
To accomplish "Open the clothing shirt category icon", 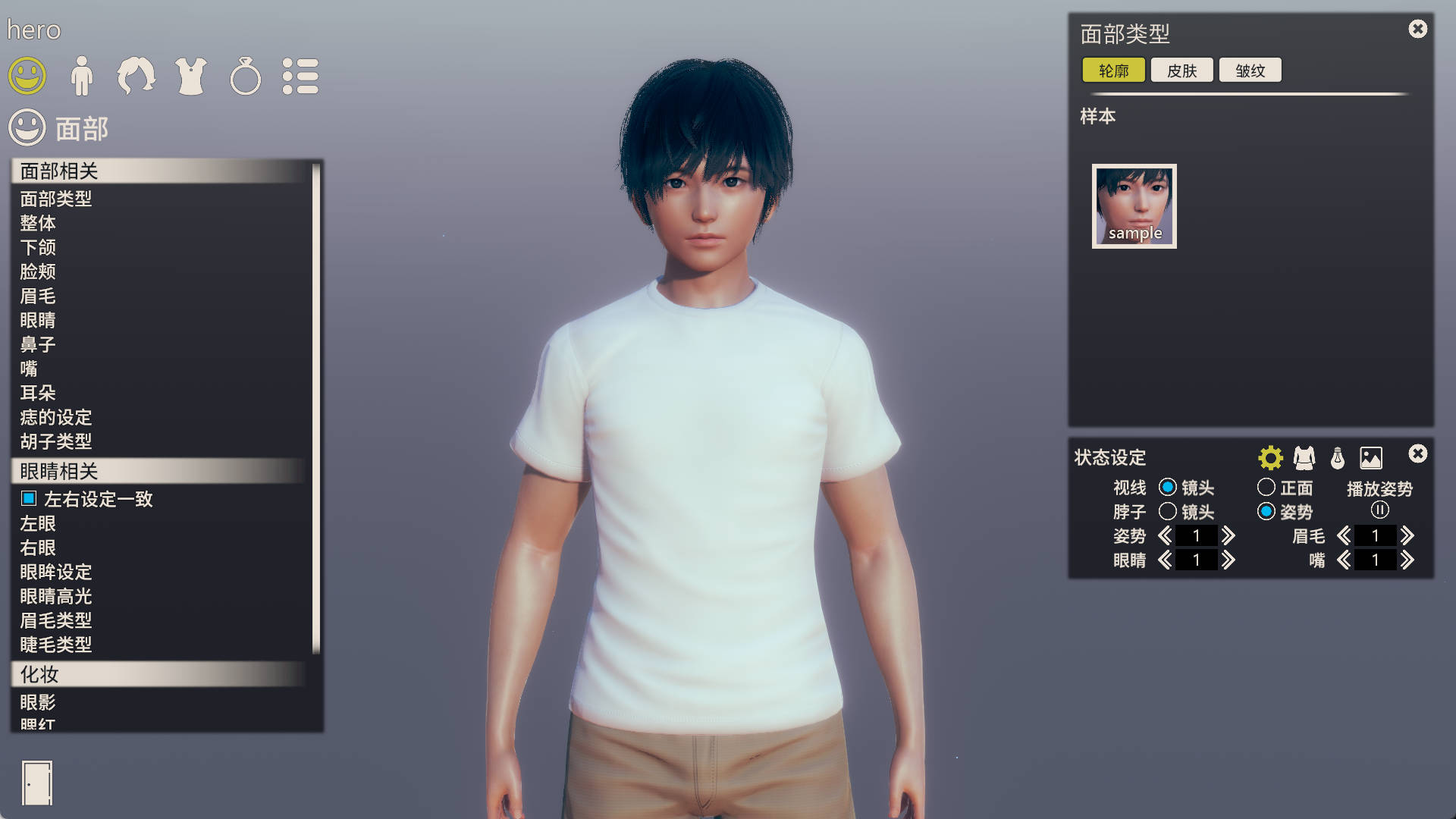I will [191, 75].
